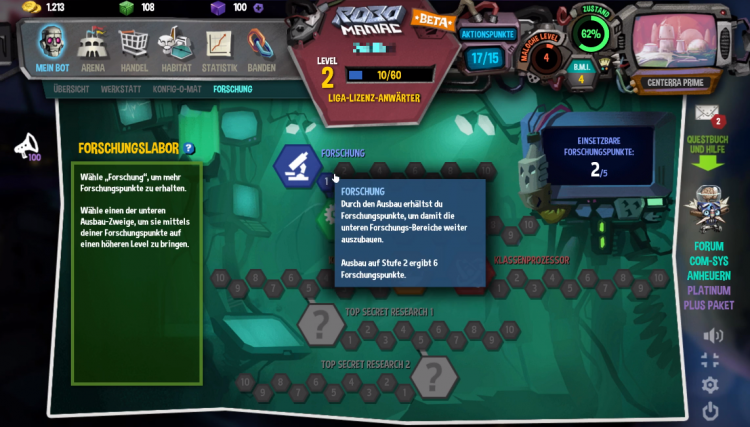Open the gear settings icon
750x427 pixels.
tap(710, 385)
